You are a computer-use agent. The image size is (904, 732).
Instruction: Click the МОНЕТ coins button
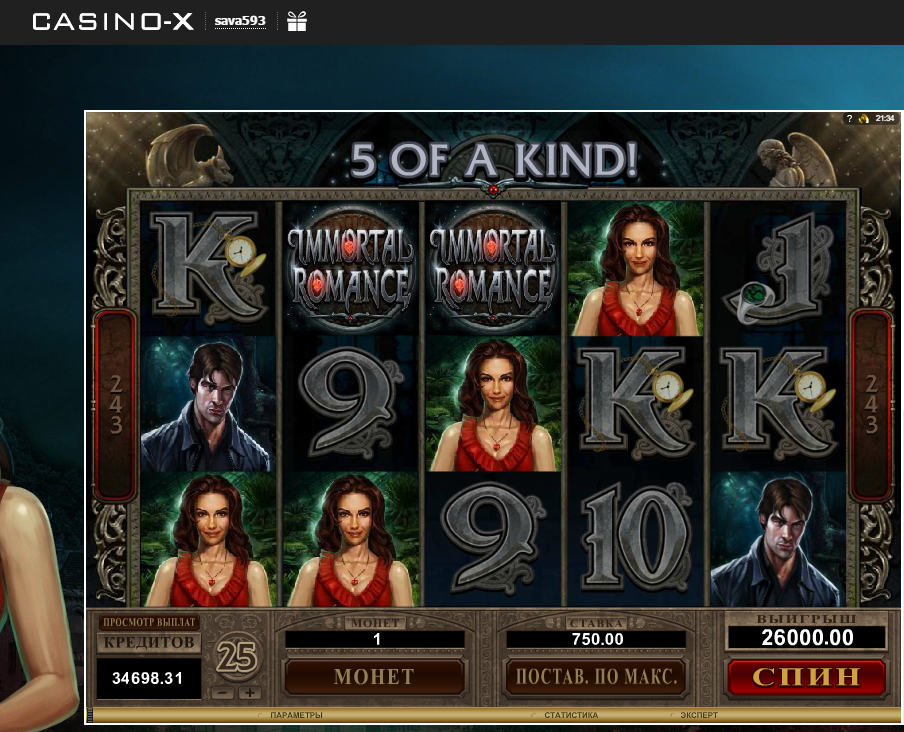pos(374,677)
